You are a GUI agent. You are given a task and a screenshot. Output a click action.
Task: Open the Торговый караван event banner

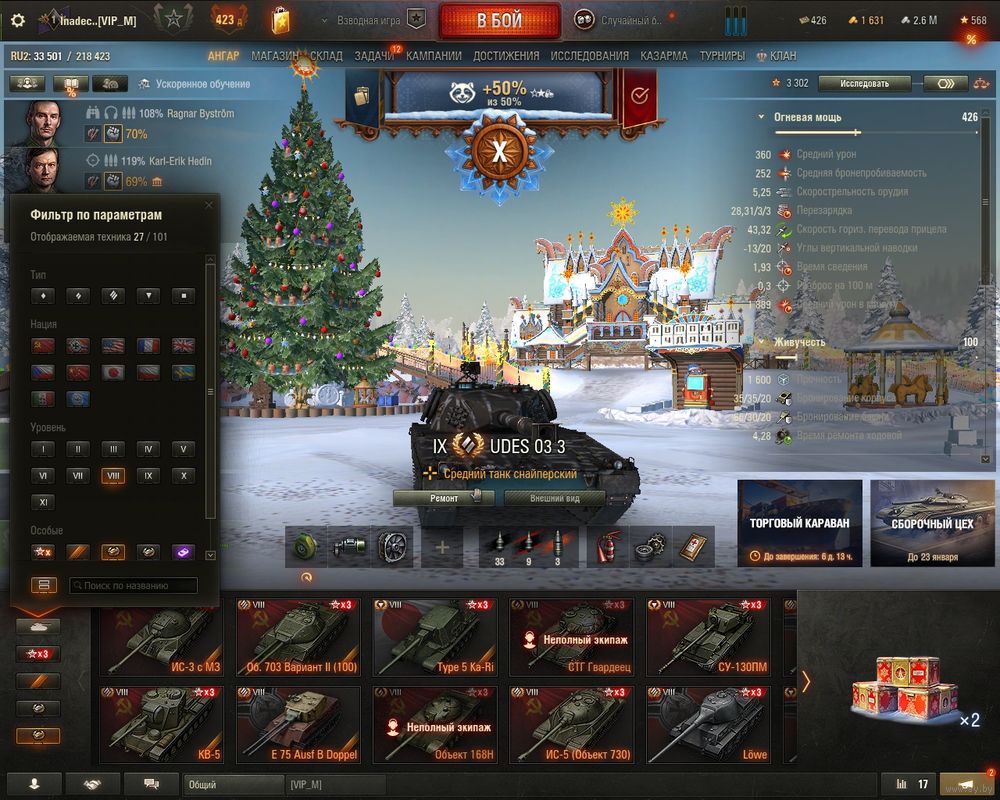tap(800, 523)
